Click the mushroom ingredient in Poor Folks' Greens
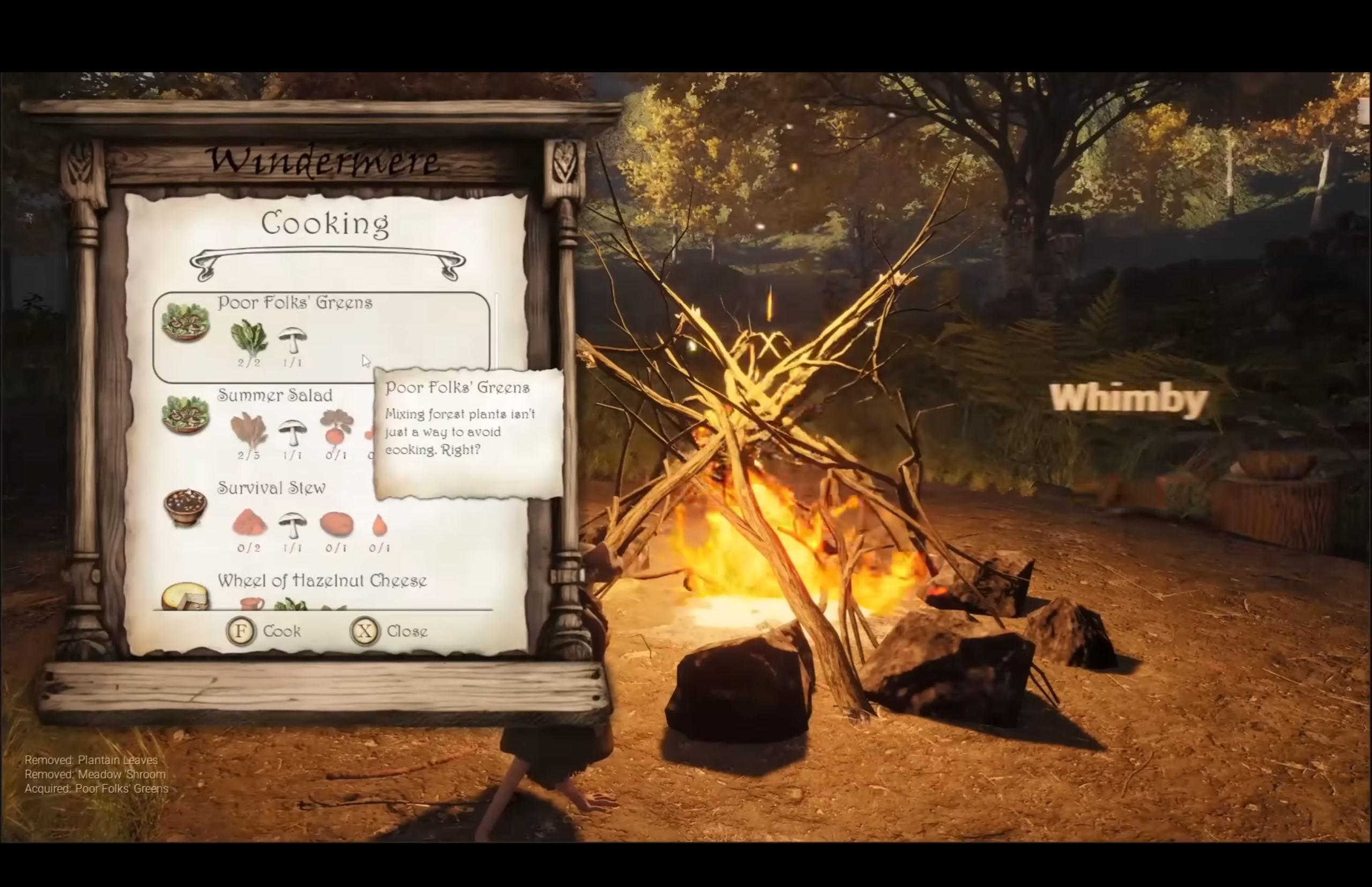 pos(293,340)
